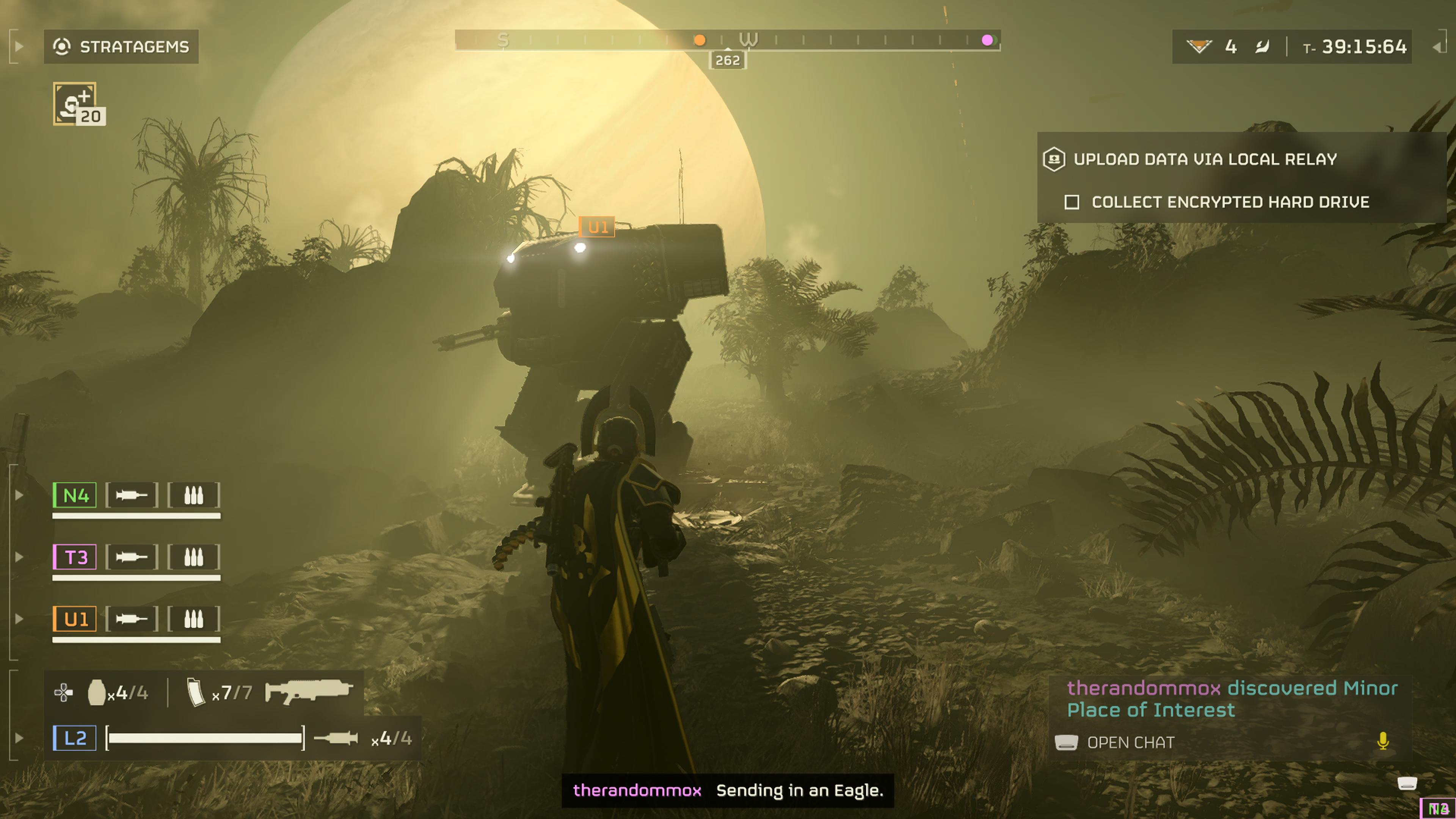This screenshot has width=1456, height=819.
Task: Select the primary weapon rifle icon
Action: click(309, 691)
